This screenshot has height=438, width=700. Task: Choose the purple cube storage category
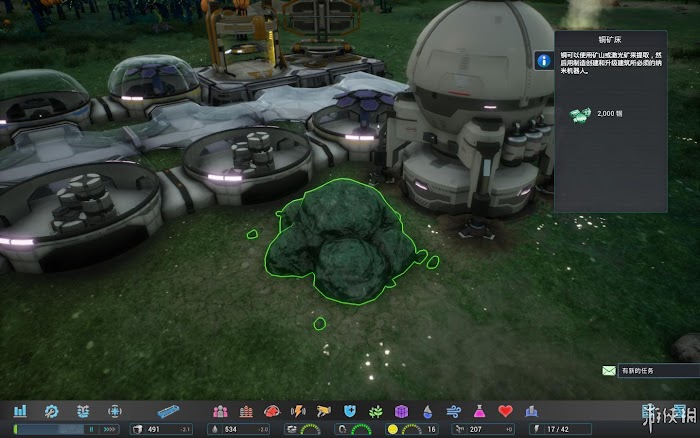402,411
